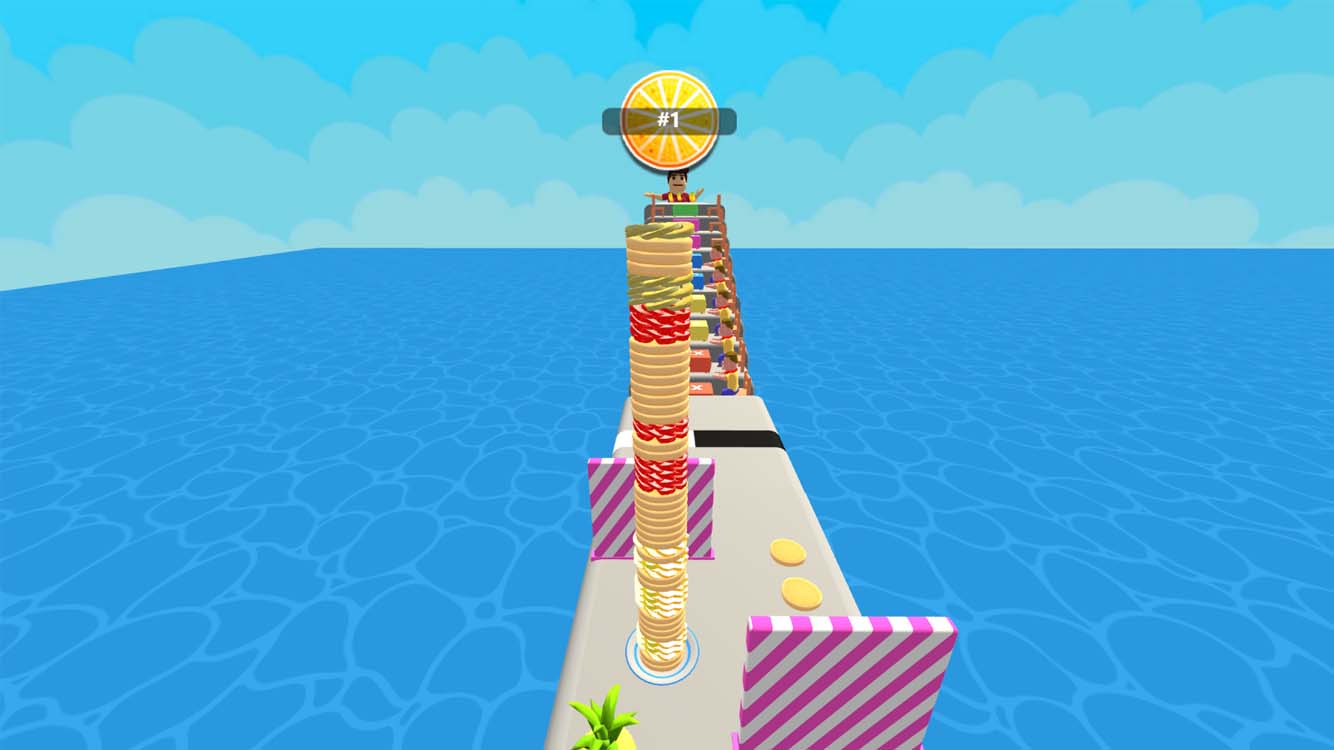The image size is (1334, 750).
Task: Select the tall pancake tower
Action: pos(660,450)
